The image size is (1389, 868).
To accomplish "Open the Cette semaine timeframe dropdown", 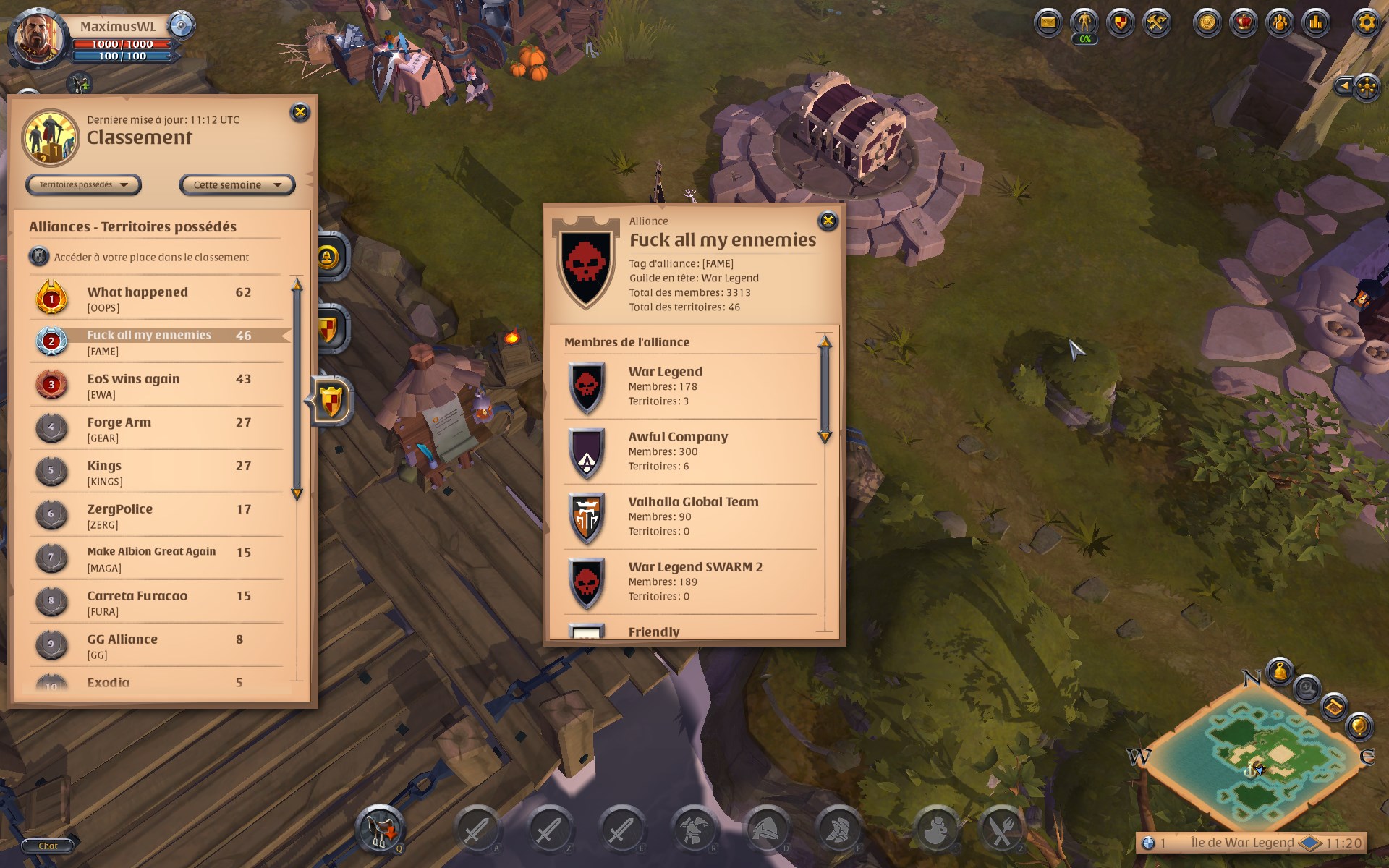I will (x=236, y=185).
